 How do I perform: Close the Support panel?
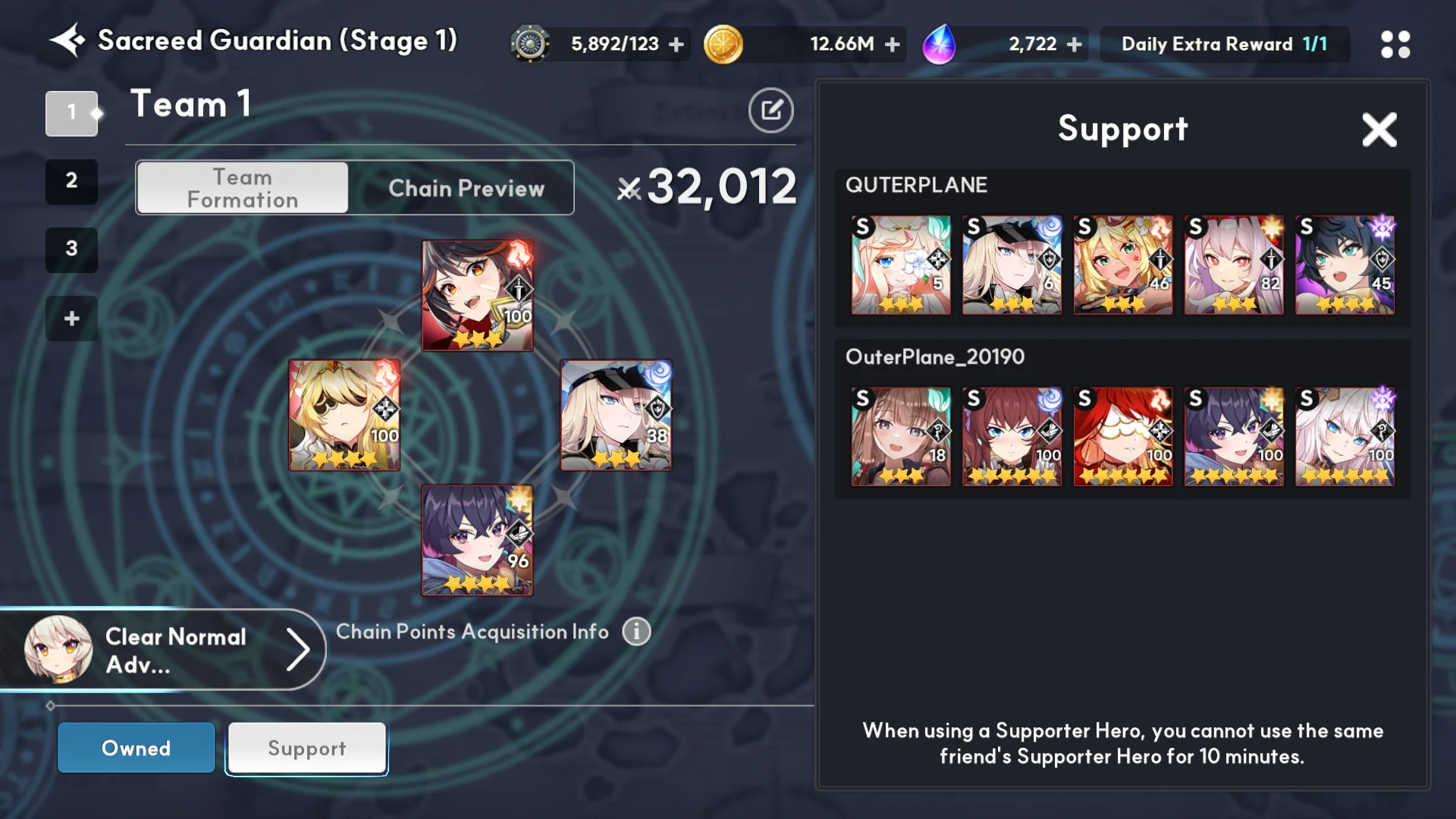(1379, 130)
